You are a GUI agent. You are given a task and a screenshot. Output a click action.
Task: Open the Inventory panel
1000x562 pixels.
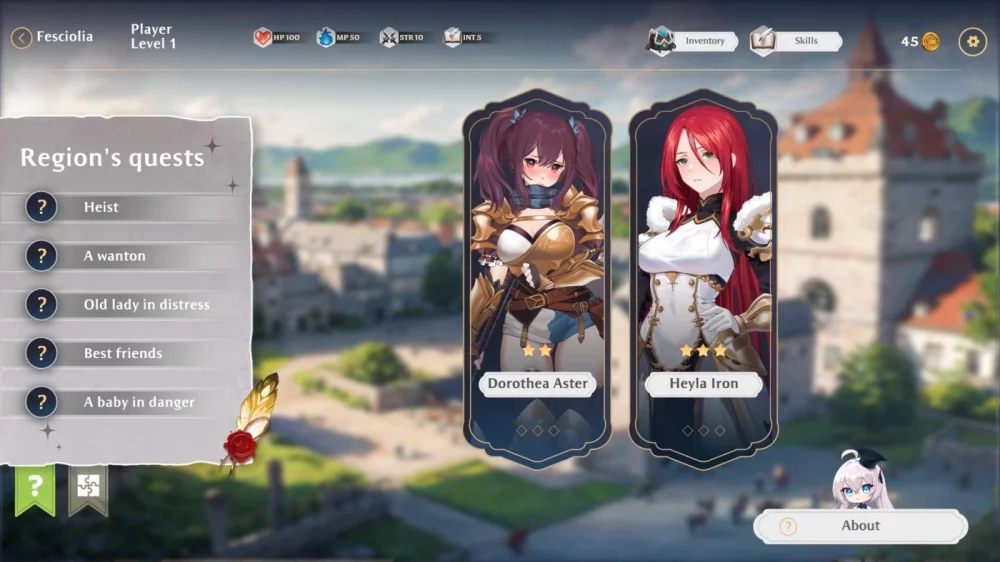[694, 41]
